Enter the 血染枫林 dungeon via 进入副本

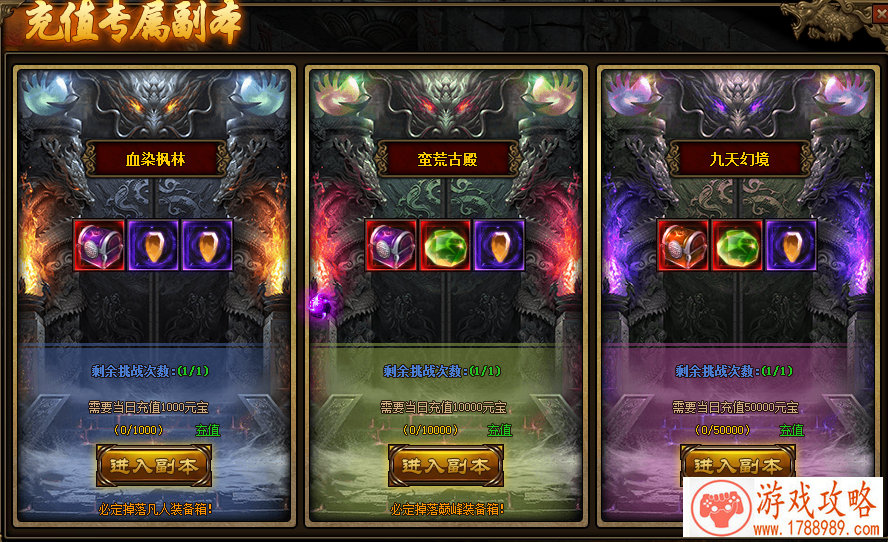coord(154,465)
